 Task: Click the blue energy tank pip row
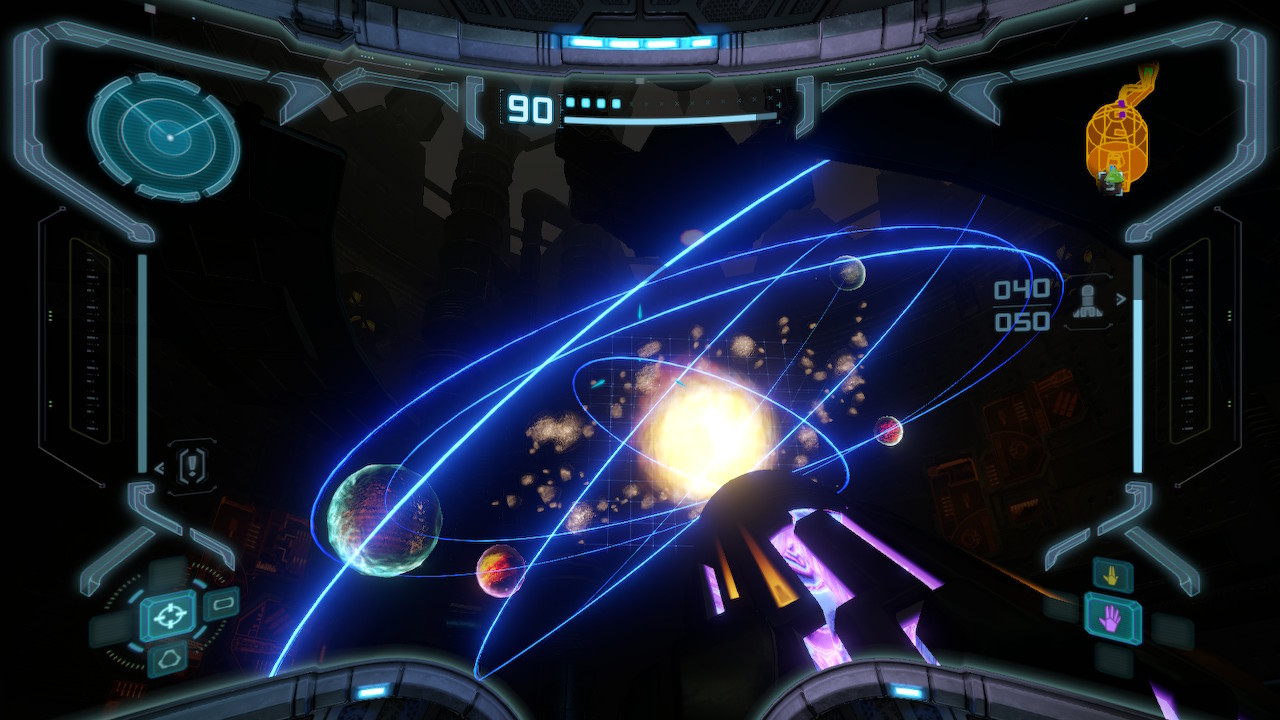(x=592, y=101)
